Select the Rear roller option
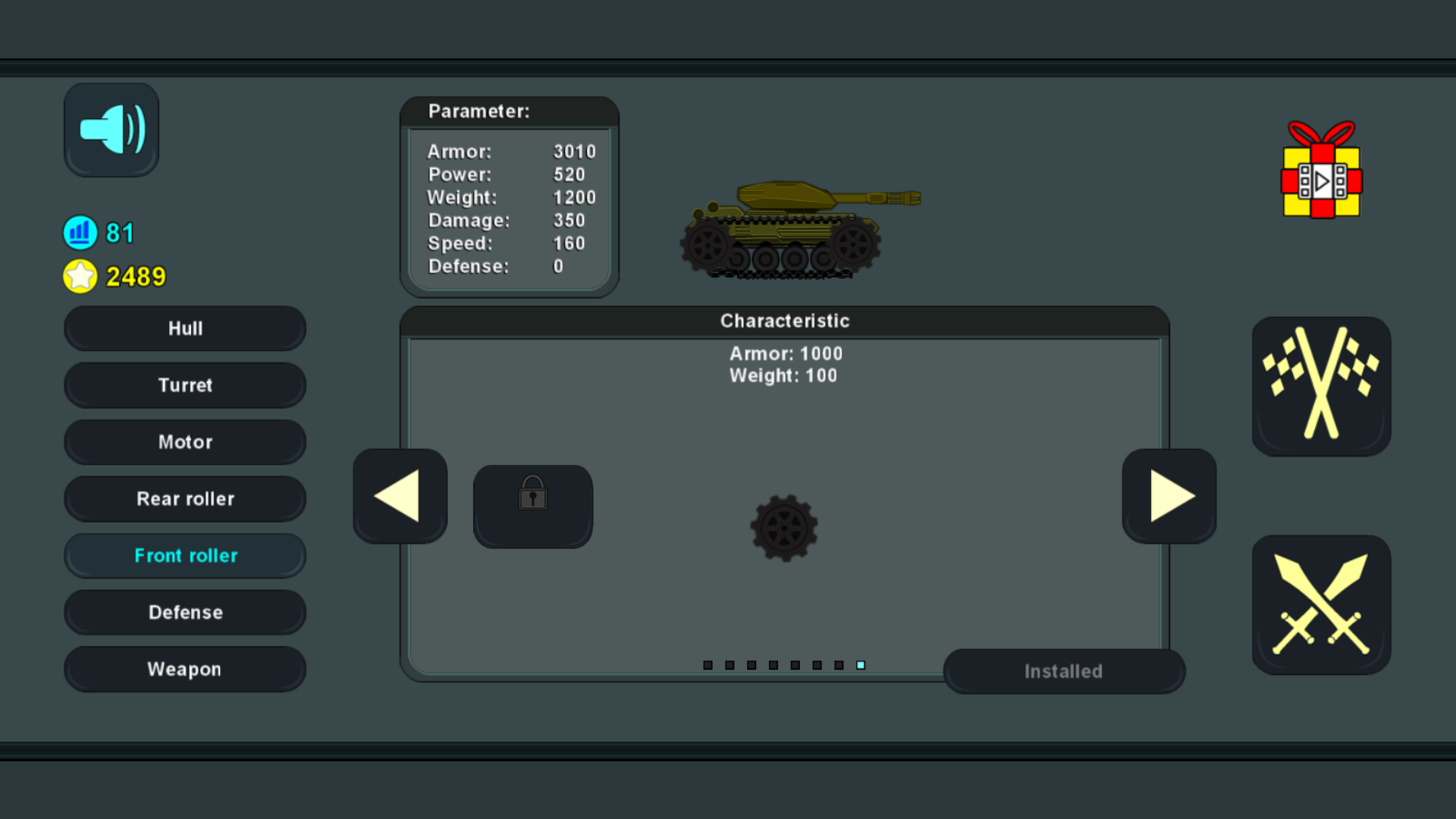Image resolution: width=1456 pixels, height=819 pixels. [x=184, y=498]
